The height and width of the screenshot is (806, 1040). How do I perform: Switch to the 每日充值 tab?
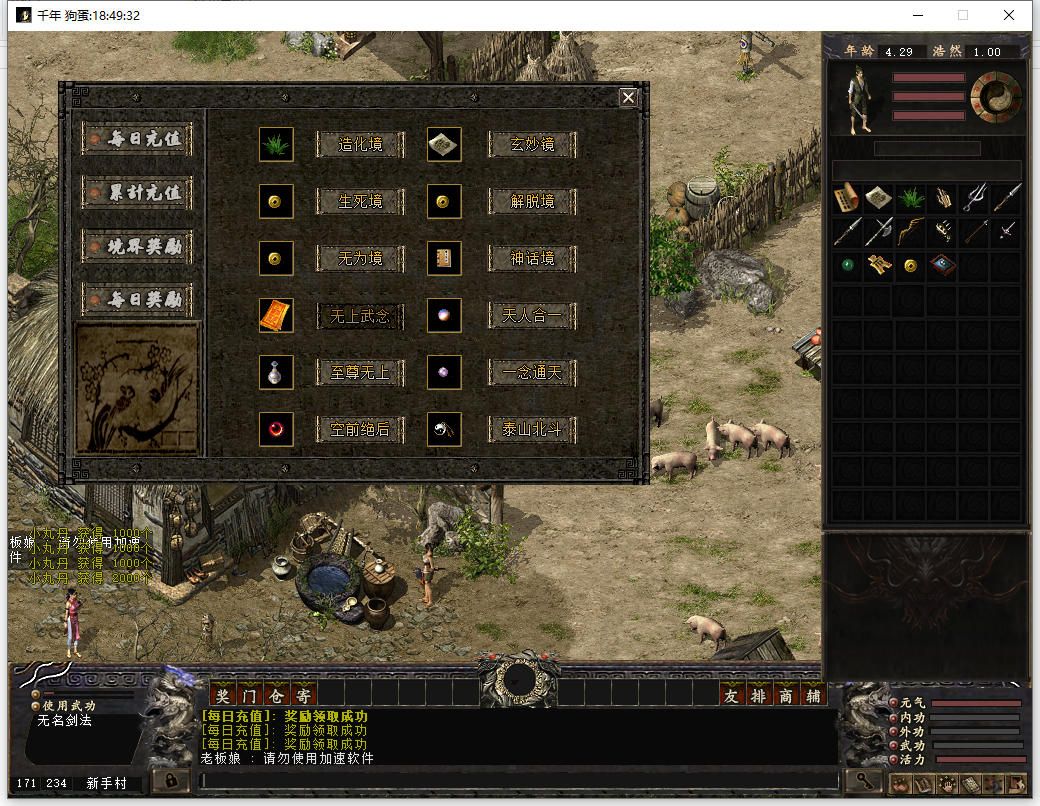pos(138,139)
